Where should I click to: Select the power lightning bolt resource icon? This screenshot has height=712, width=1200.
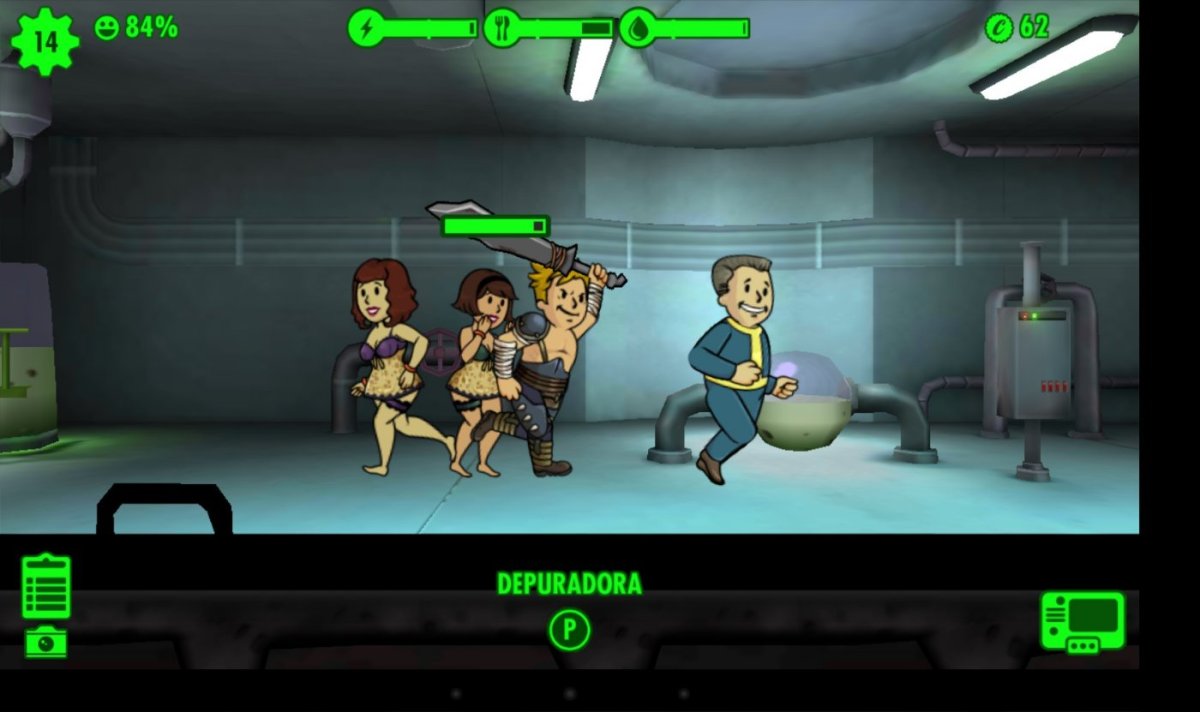coord(366,28)
